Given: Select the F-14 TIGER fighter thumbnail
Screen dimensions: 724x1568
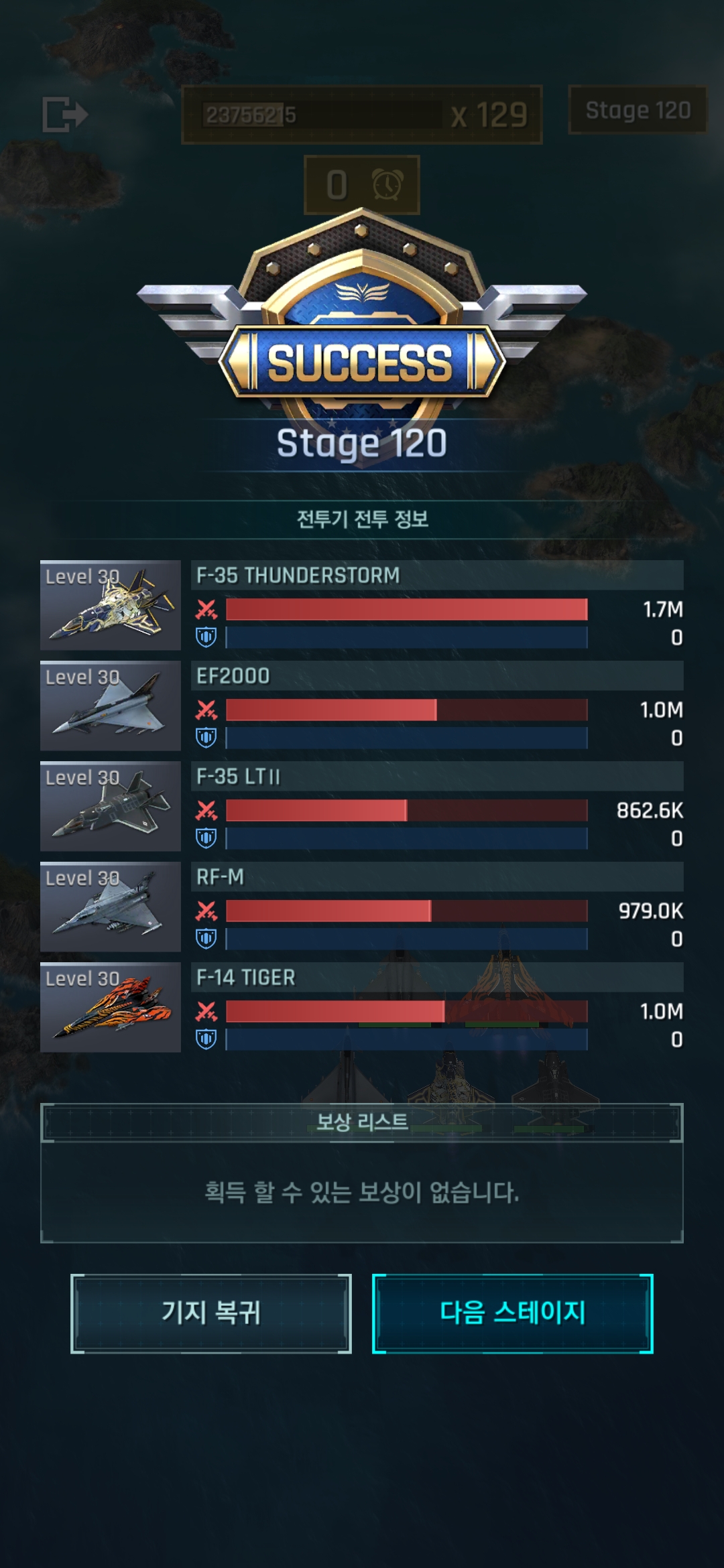Looking at the screenshot, I should click(x=111, y=1007).
